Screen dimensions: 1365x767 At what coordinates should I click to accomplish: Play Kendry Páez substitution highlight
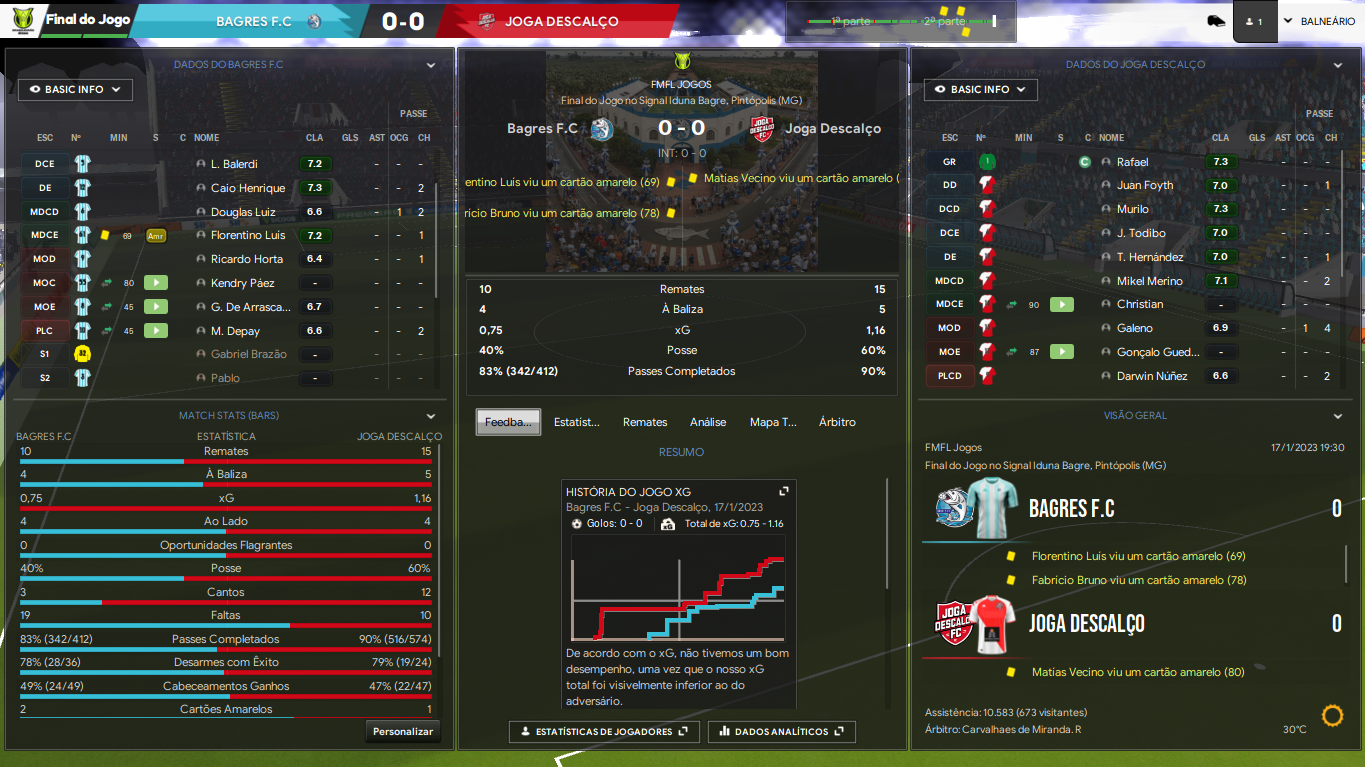156,283
